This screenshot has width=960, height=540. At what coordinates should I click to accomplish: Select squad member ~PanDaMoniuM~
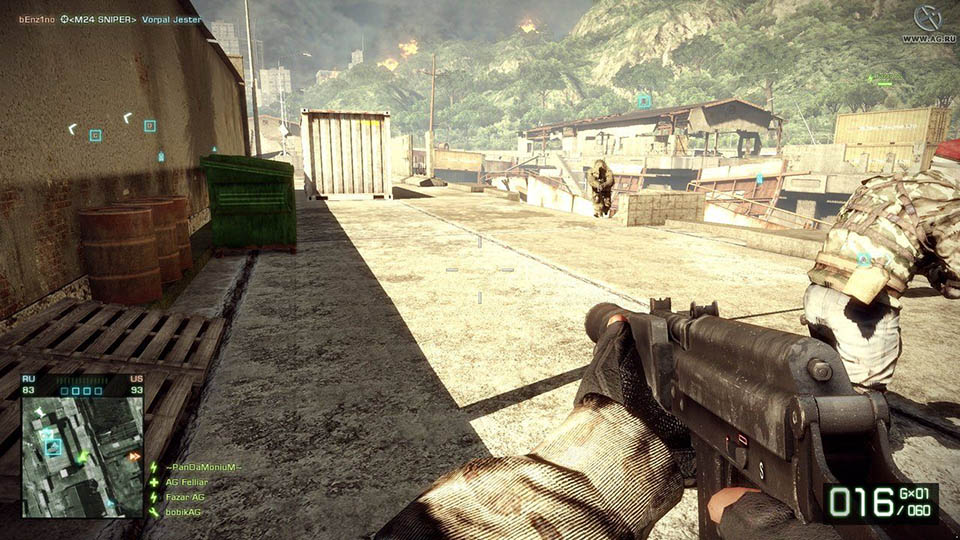(202, 467)
